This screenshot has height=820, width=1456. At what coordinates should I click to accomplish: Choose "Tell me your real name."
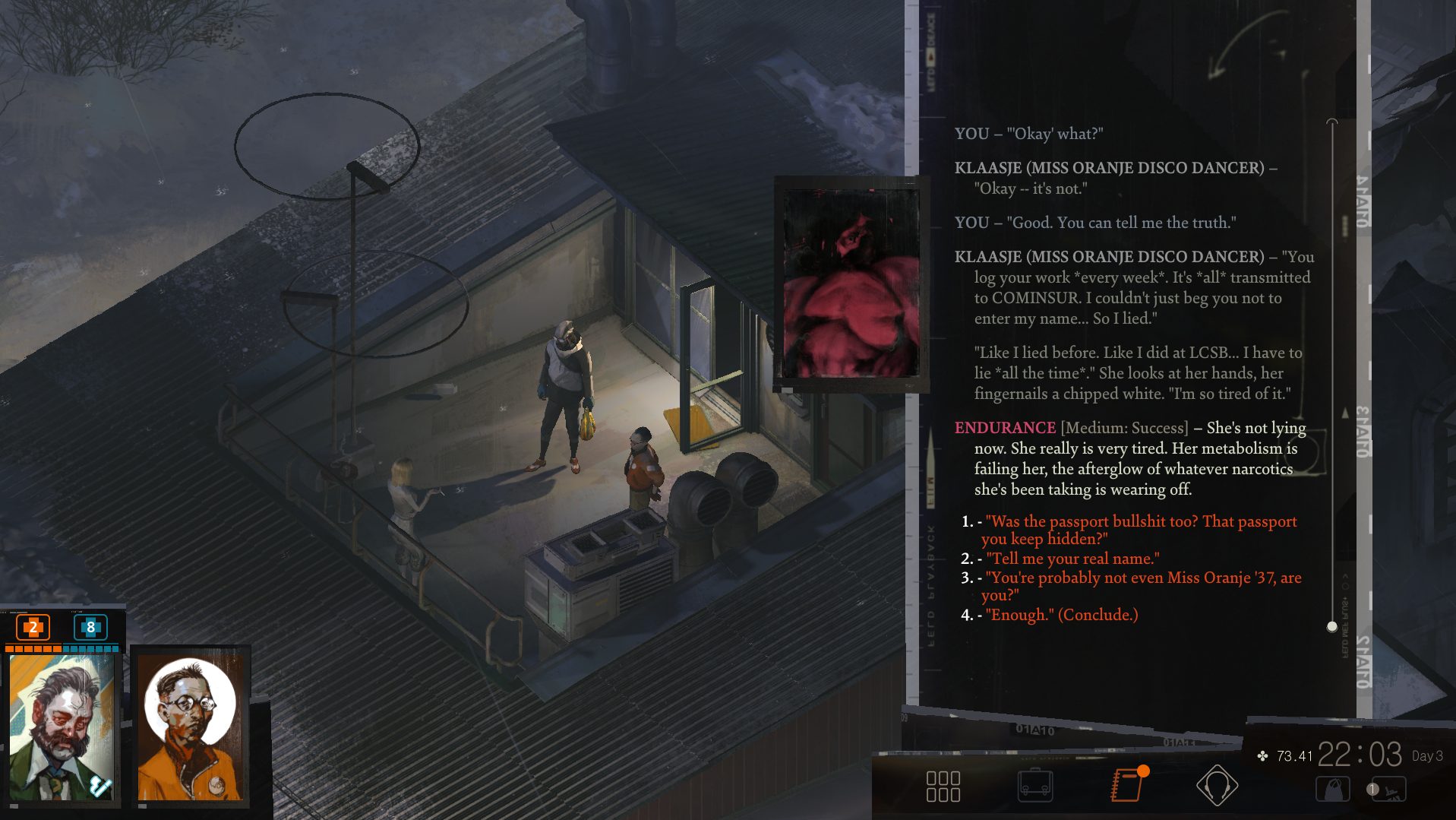[1072, 559]
